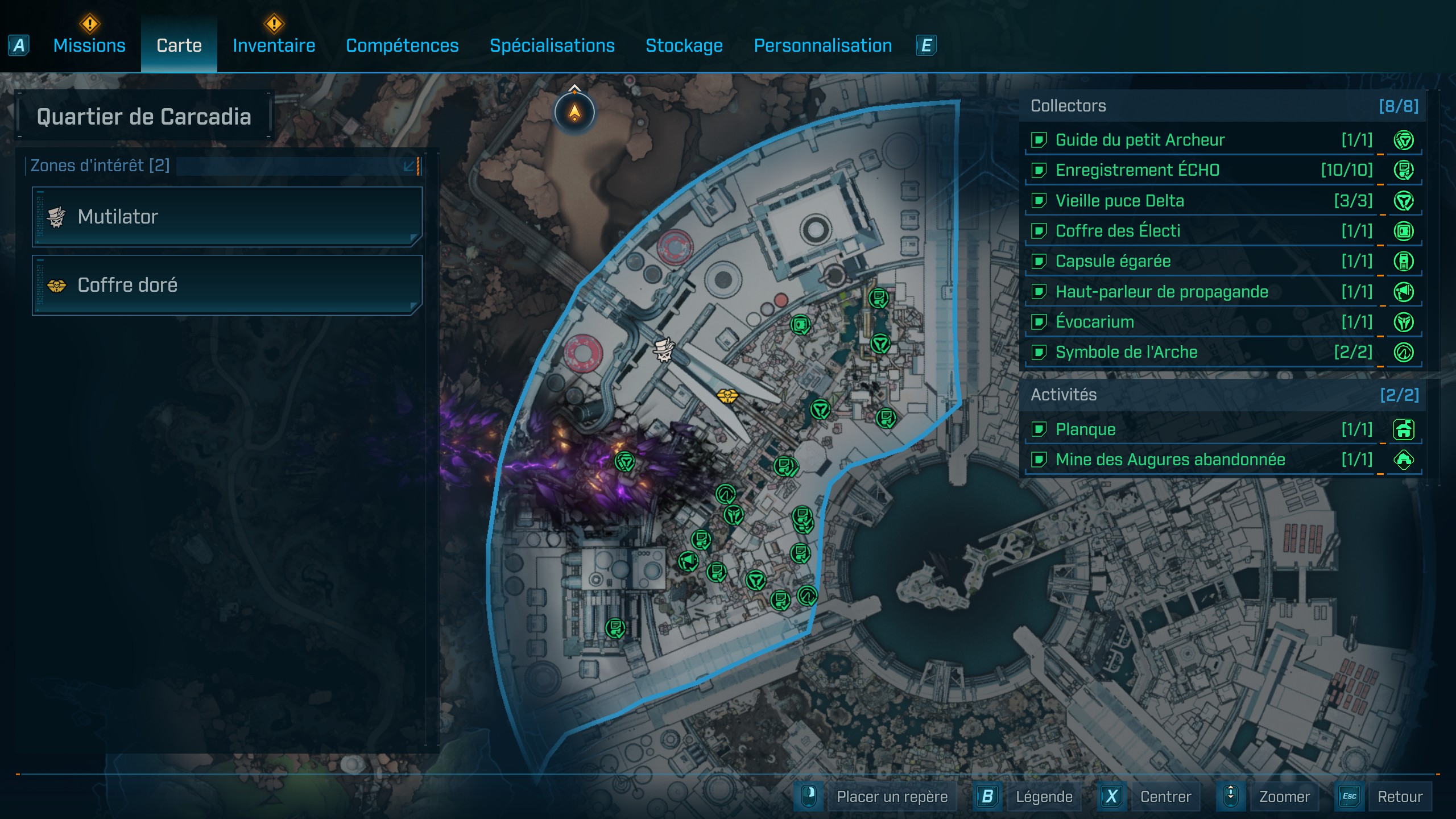Choose the Coffre doré entry
Viewport: 1456px width, 819px height.
click(x=227, y=285)
